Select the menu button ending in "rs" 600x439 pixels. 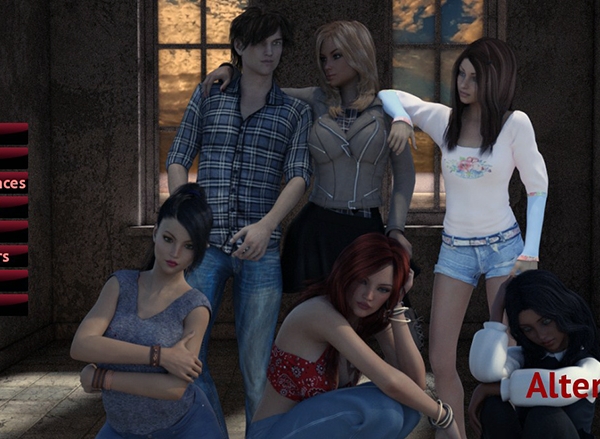(x=6, y=257)
